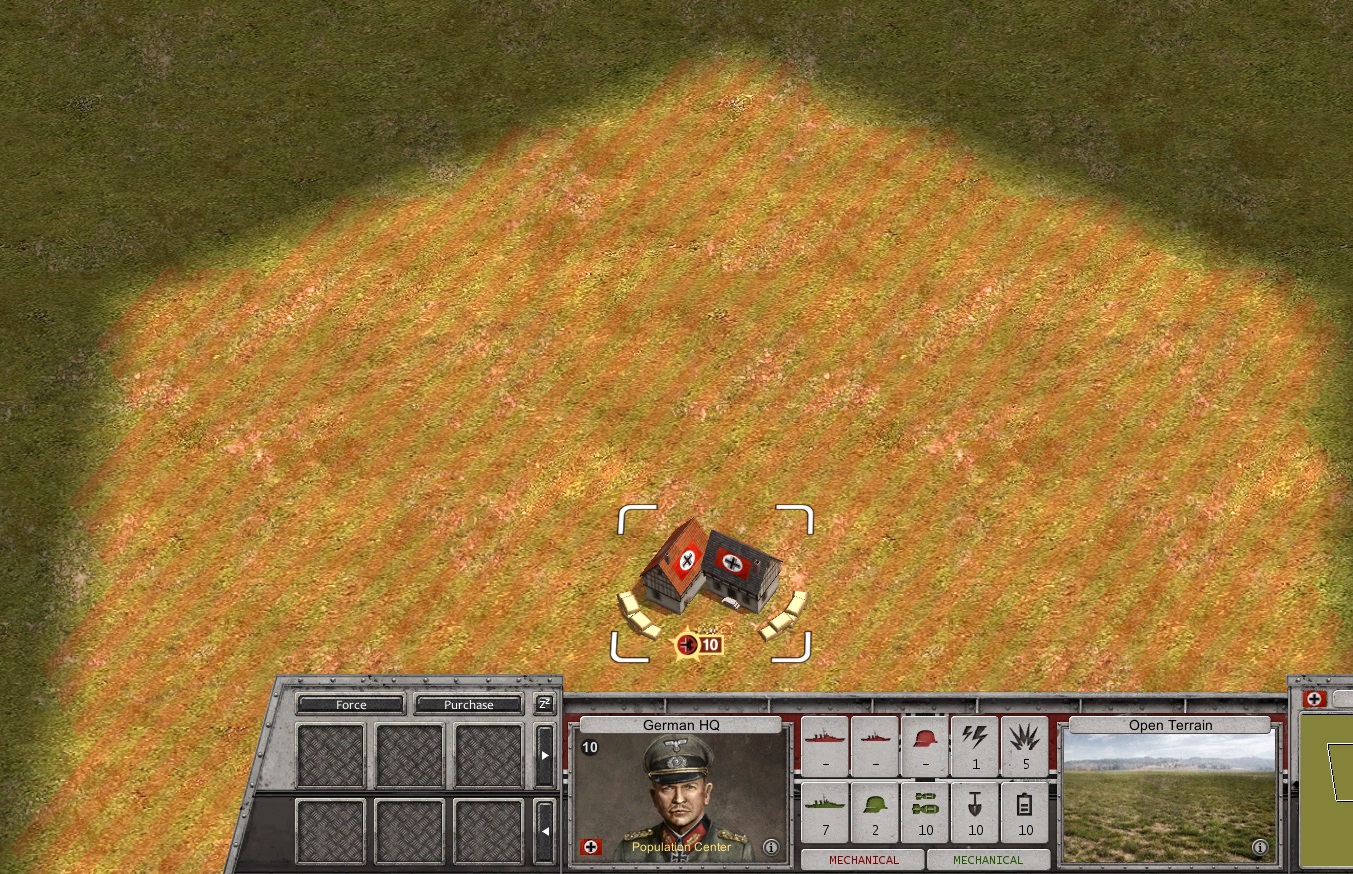Open info on the Open Terrain preview

[x=1259, y=846]
